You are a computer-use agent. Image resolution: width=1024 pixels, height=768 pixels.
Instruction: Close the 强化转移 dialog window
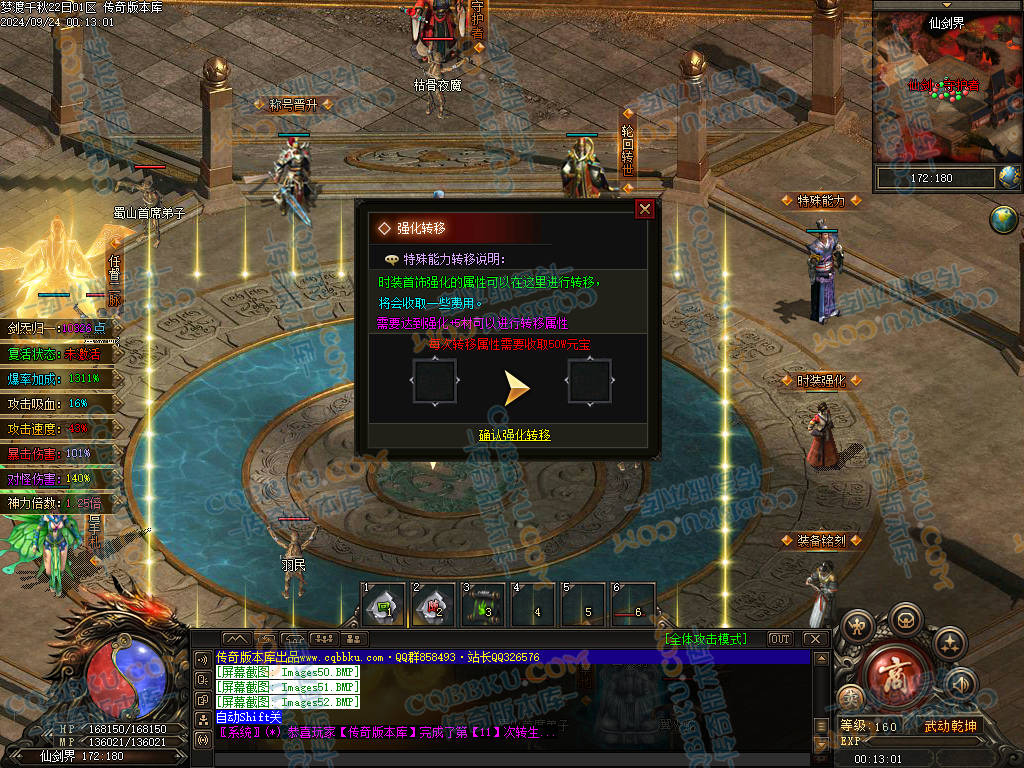tap(645, 209)
